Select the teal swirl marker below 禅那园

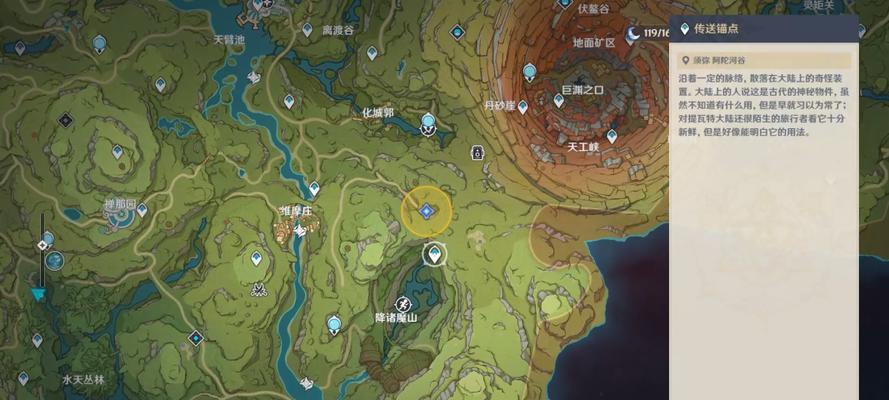(x=53, y=260)
